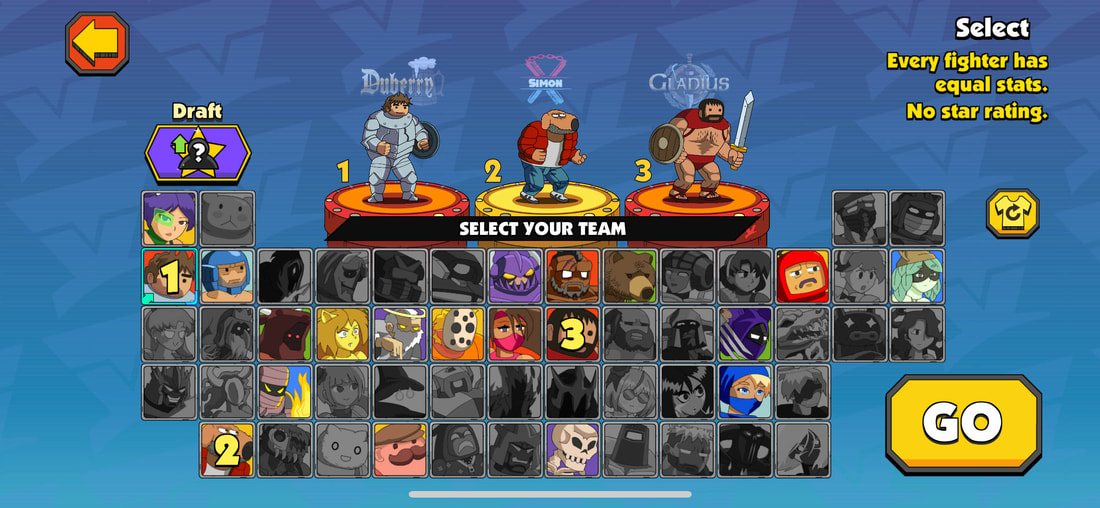Select the dark-skinned man with red bandana
1100x508 pixels.
point(572,276)
